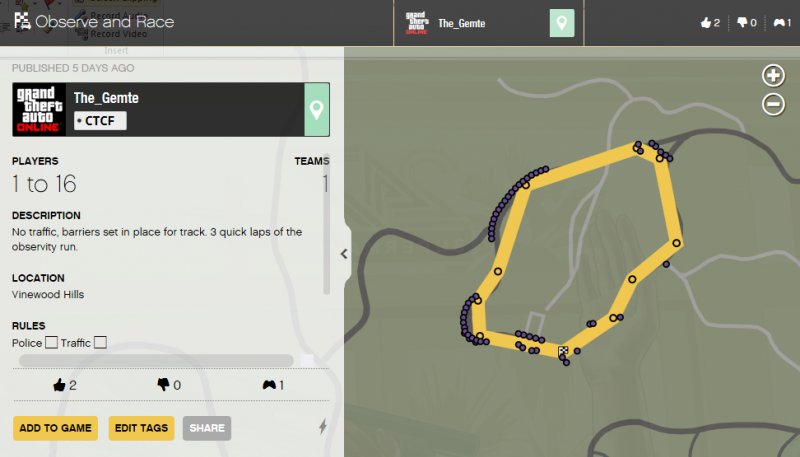Share this race job
Screen dimensions: 800x457
tap(207, 428)
